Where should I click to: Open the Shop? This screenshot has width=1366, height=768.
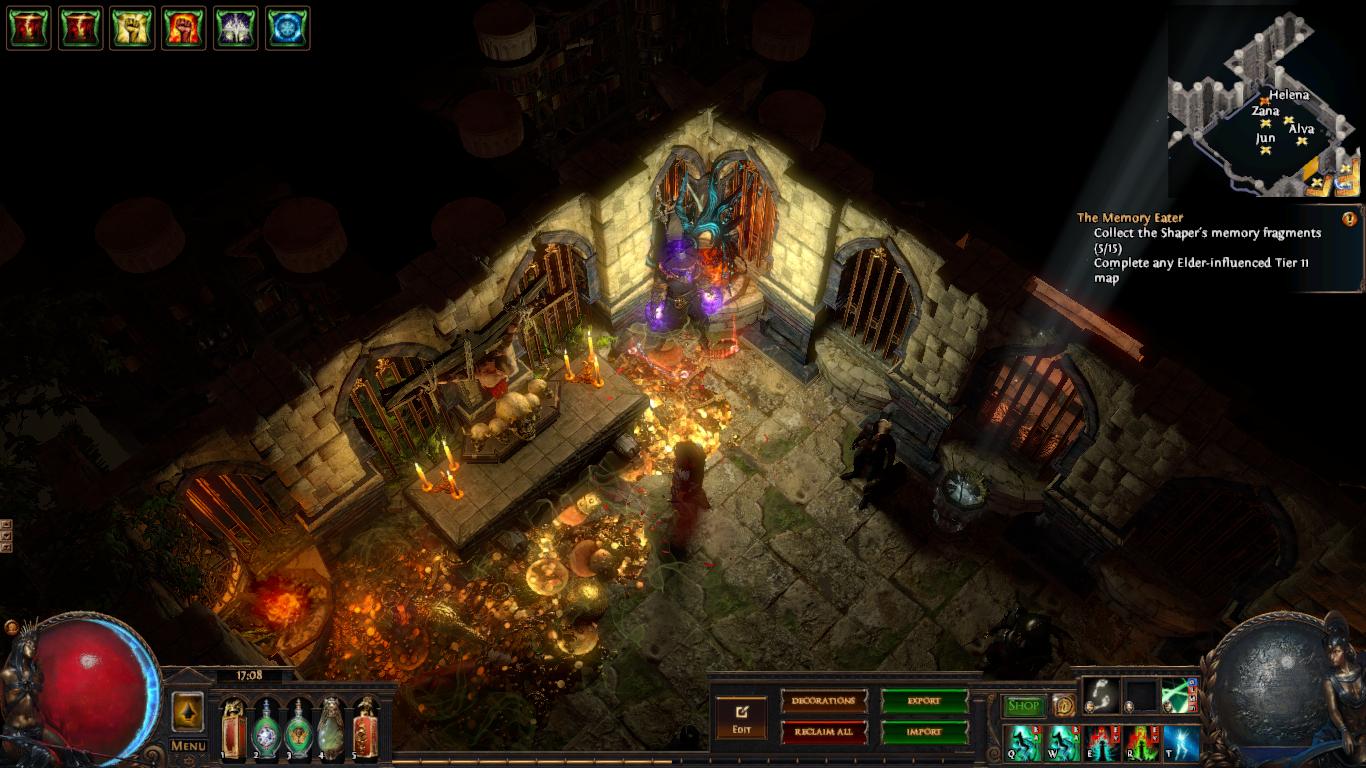(1023, 704)
